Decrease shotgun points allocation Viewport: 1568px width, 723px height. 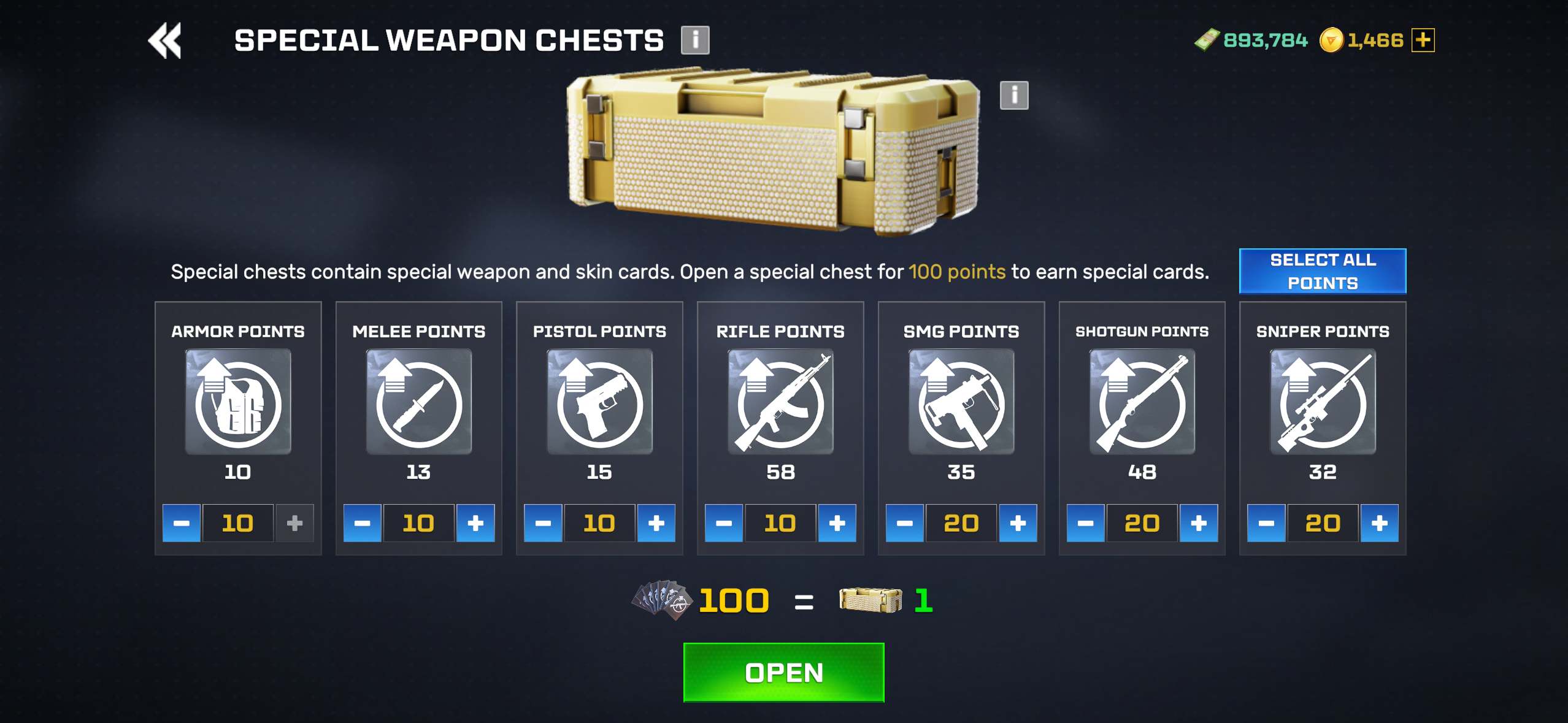1085,523
